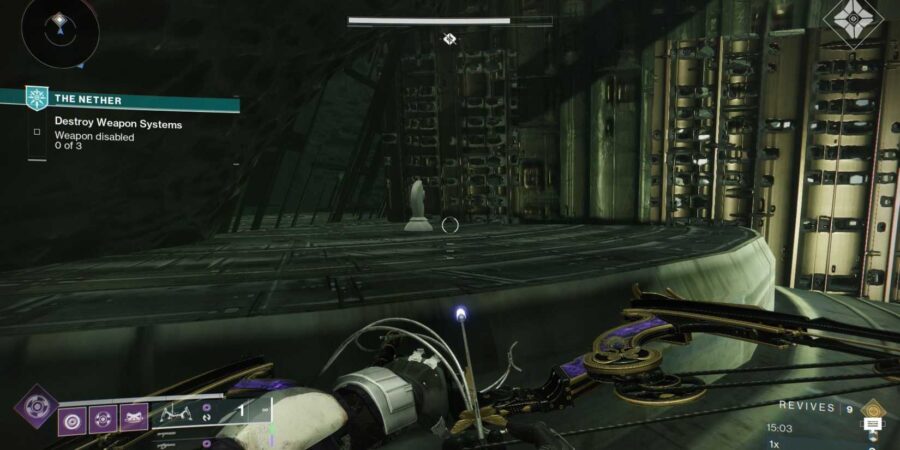Select the equipped bow weapon slot
This screenshot has width=900, height=450.
click(x=177, y=411)
